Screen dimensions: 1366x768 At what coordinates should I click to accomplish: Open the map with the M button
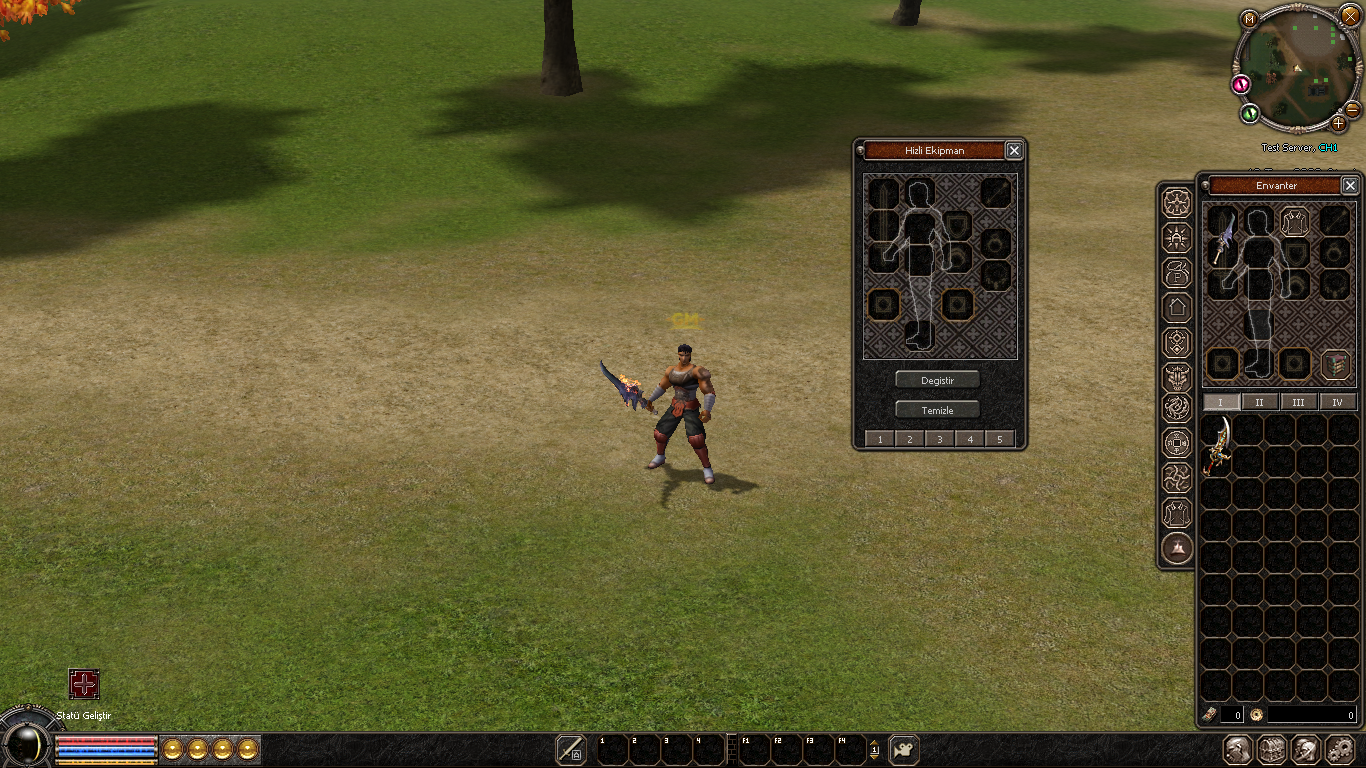pyautogui.click(x=1249, y=19)
